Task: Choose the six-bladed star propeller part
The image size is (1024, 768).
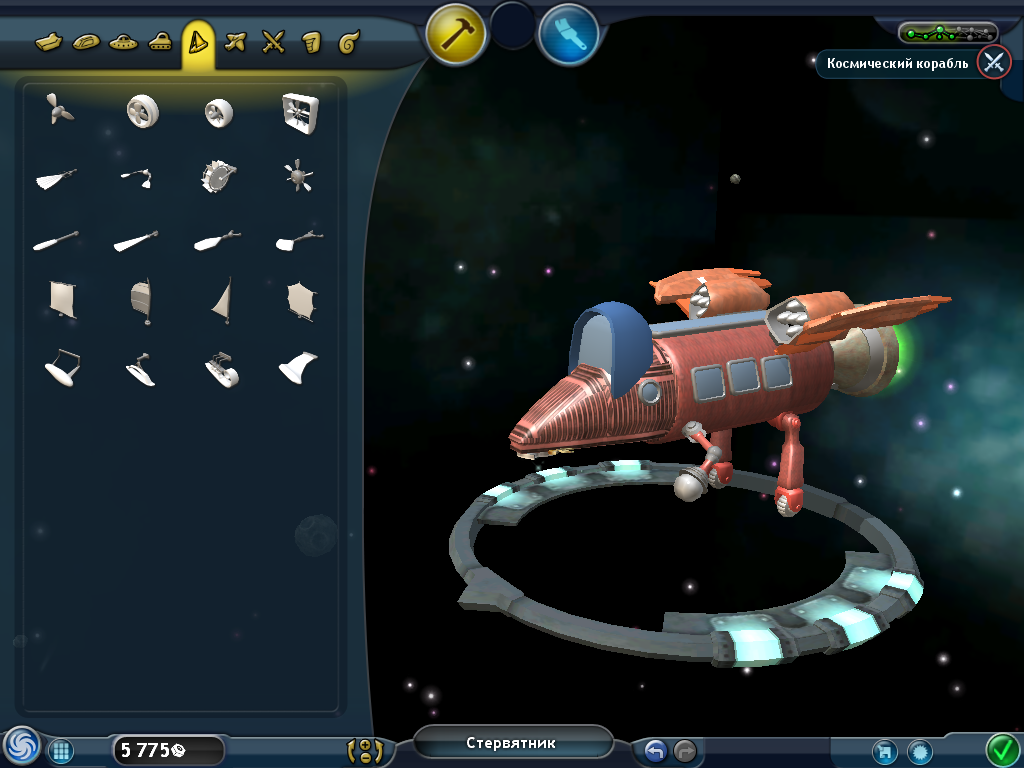Action: (298, 177)
